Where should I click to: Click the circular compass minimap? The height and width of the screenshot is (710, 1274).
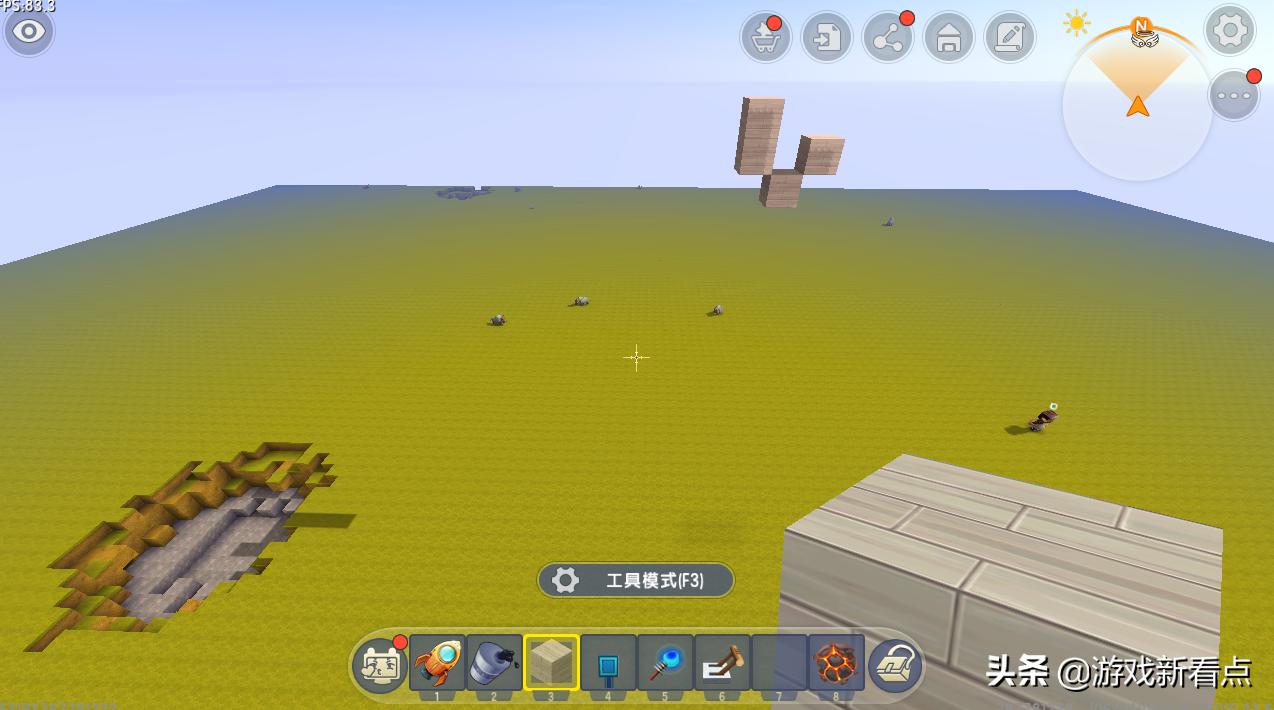coord(1137,104)
